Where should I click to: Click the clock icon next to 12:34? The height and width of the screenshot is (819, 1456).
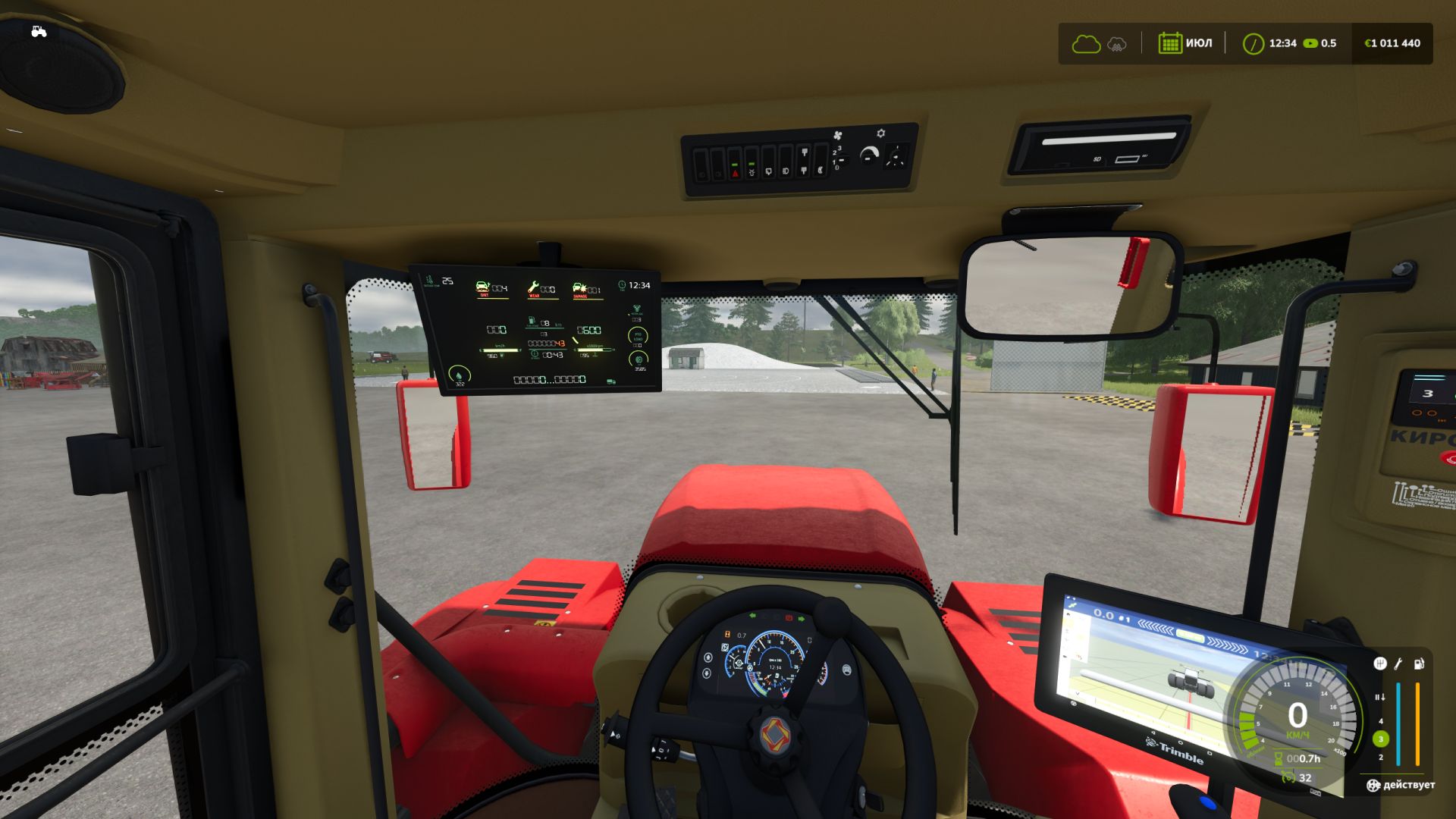coord(1255,43)
